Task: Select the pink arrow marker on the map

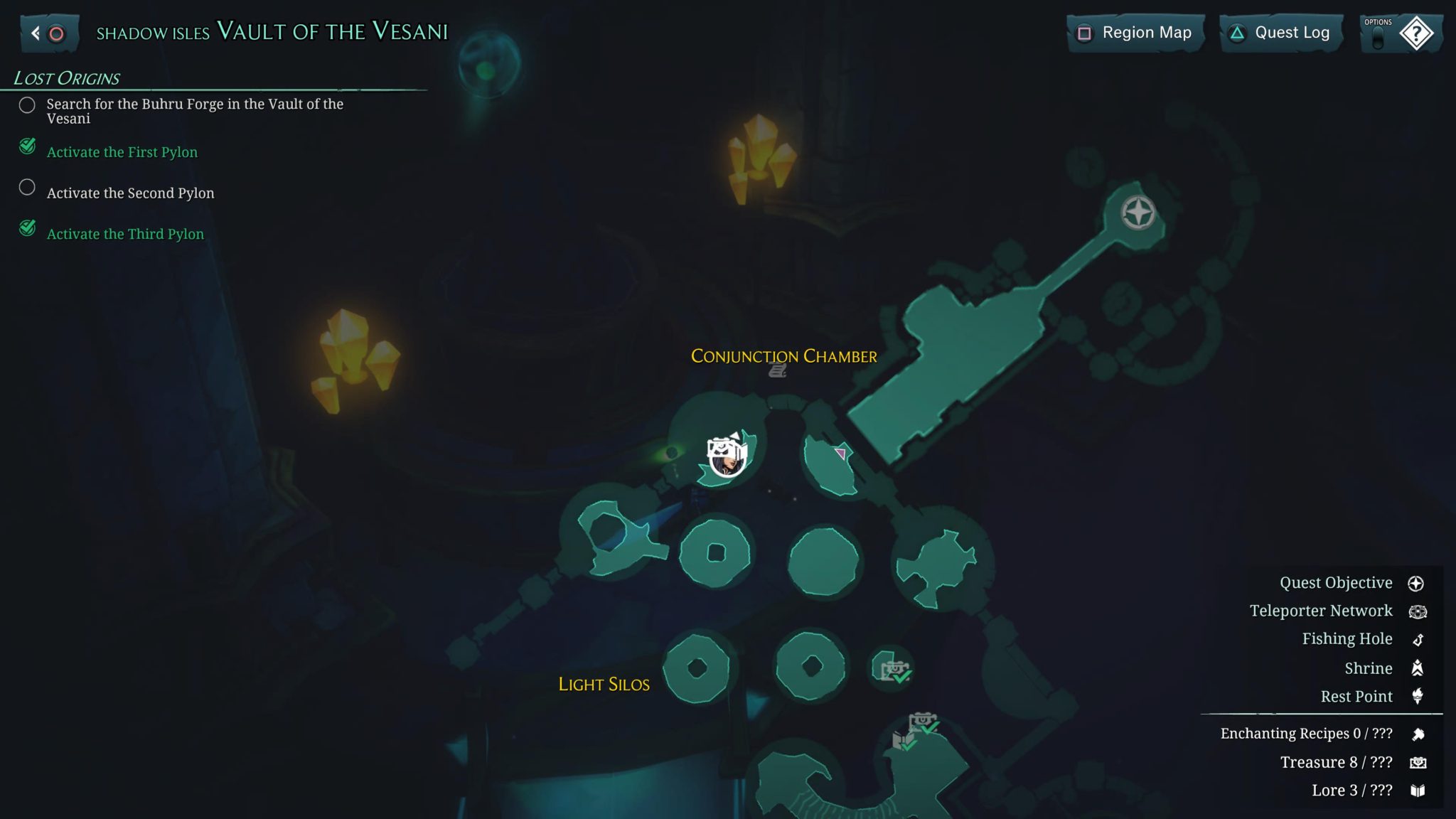Action: click(840, 453)
